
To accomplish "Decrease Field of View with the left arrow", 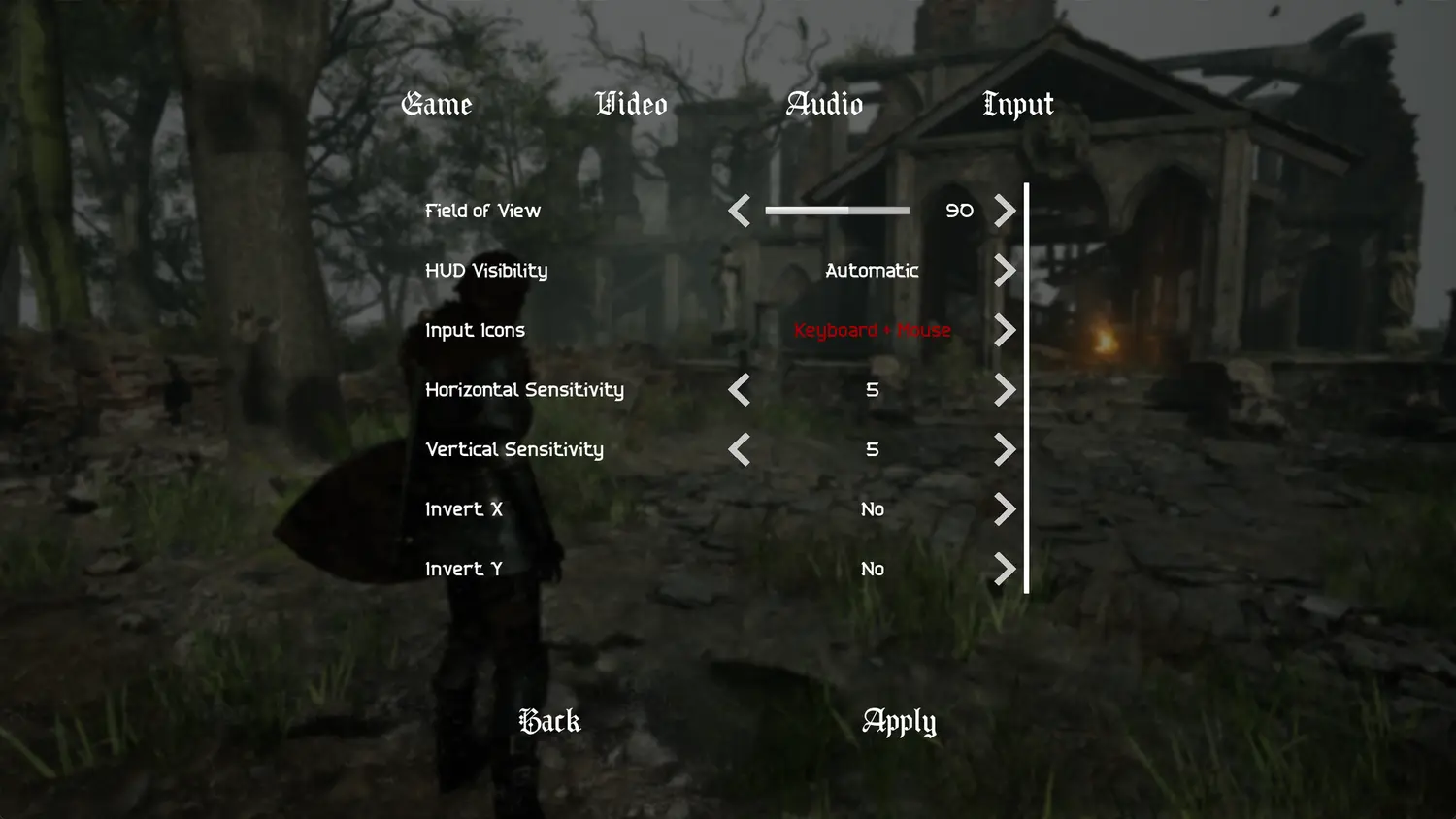I will point(739,211).
